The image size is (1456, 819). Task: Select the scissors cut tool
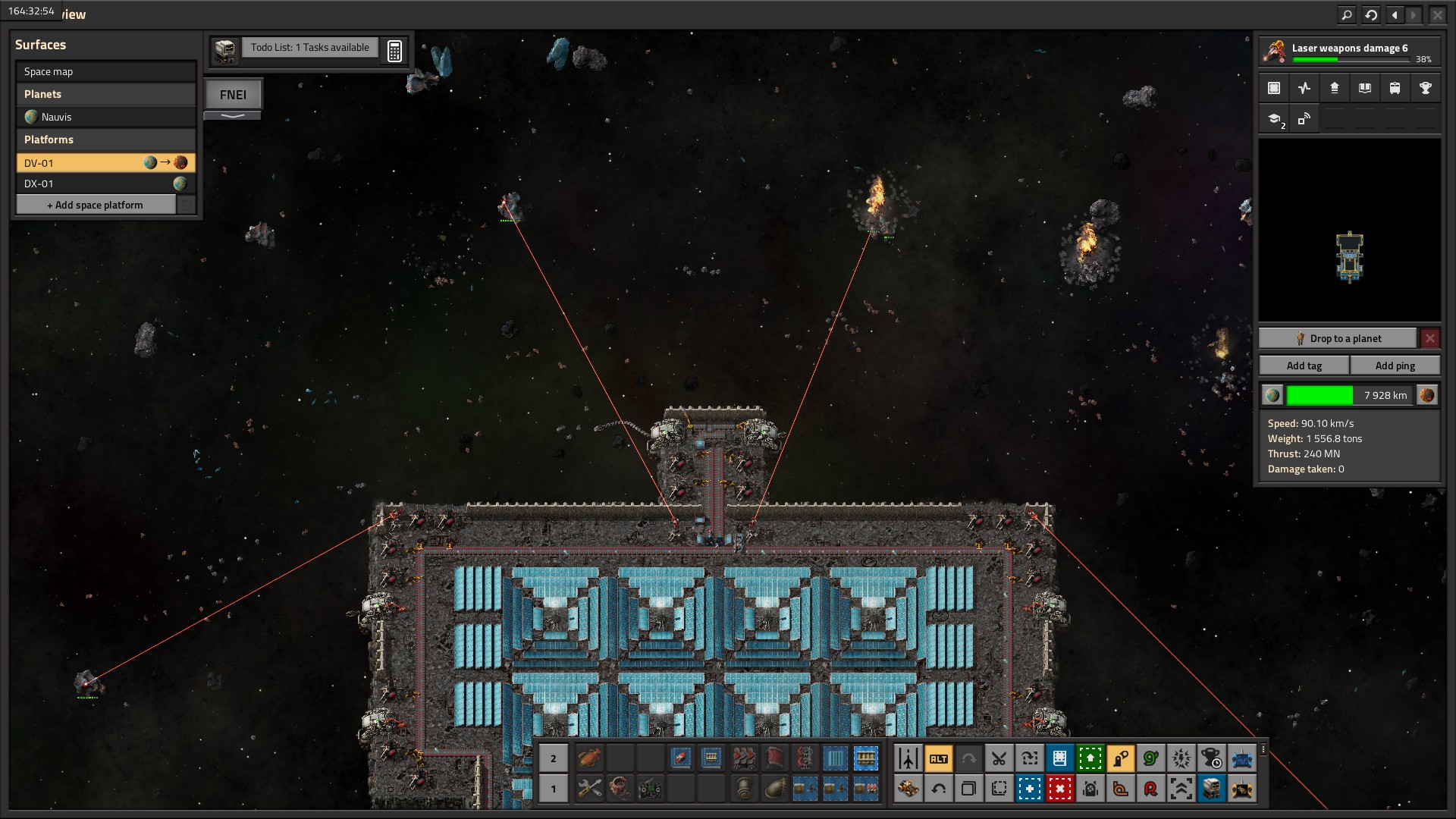click(x=999, y=758)
